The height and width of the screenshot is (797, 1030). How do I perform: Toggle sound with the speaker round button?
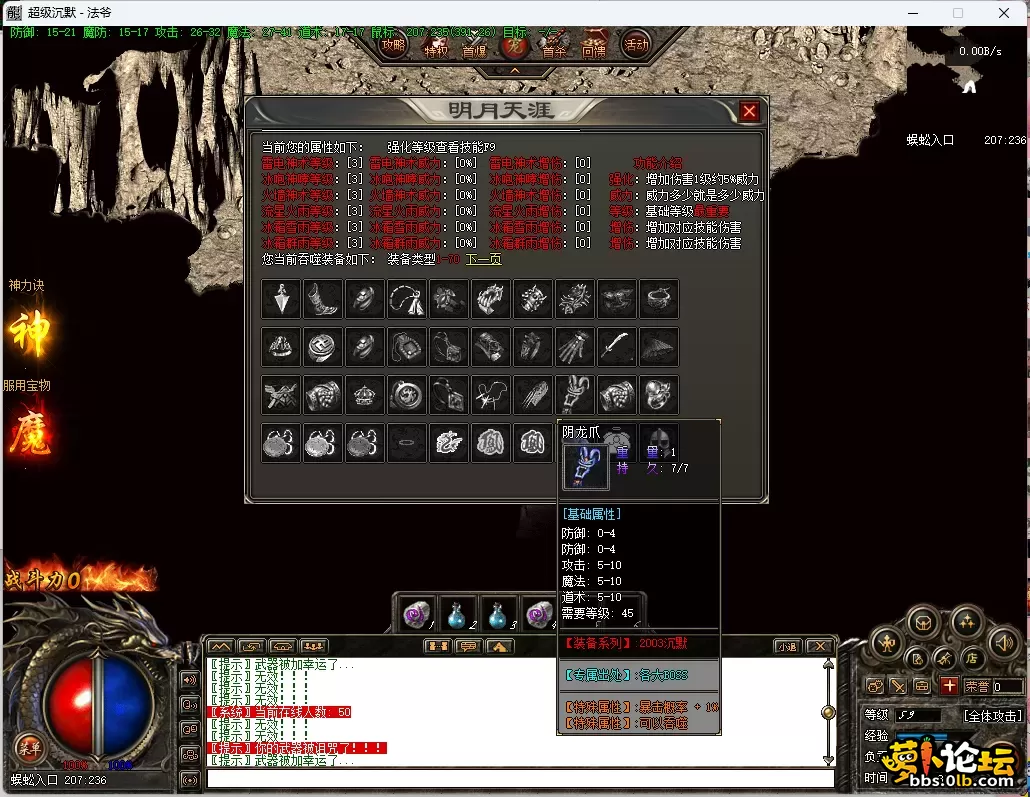click(x=1003, y=641)
